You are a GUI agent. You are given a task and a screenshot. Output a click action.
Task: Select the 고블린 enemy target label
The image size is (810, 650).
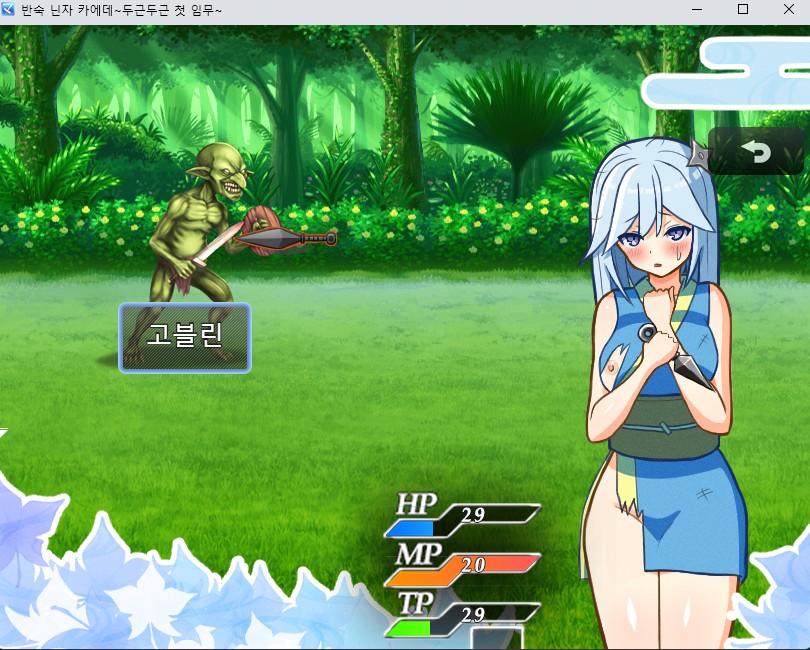tap(185, 337)
